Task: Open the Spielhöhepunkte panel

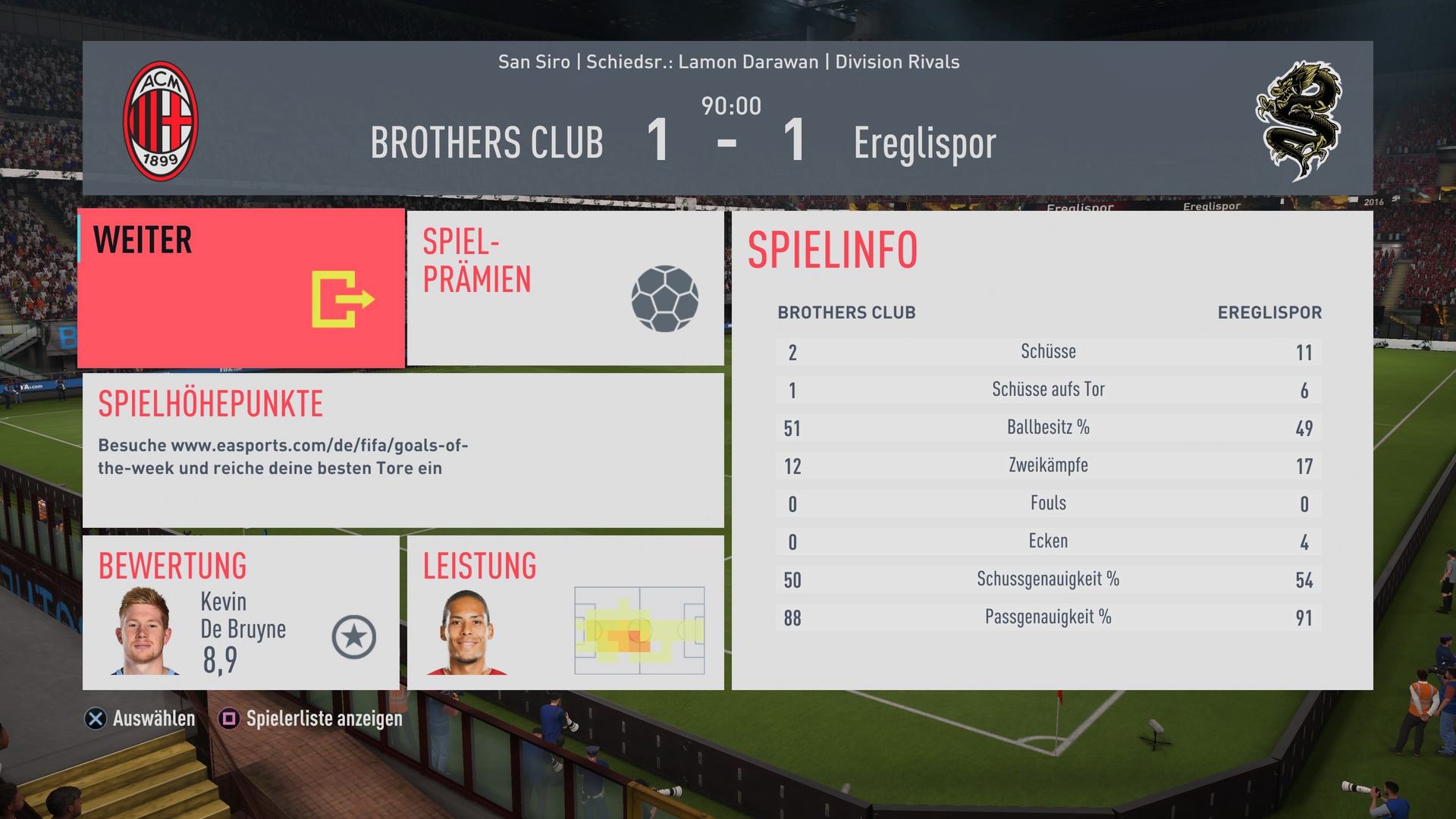Action: pos(403,450)
